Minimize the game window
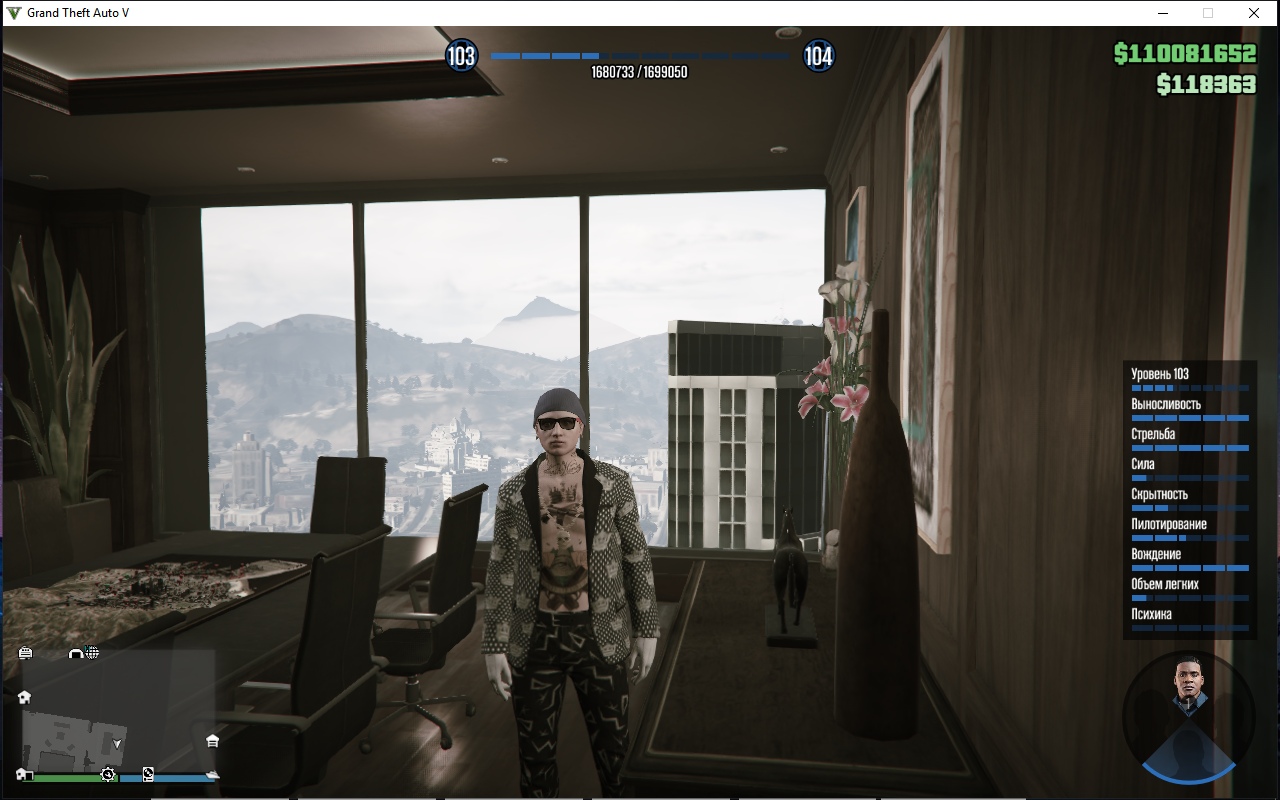Viewport: 1280px width, 800px height. pyautogui.click(x=1163, y=13)
